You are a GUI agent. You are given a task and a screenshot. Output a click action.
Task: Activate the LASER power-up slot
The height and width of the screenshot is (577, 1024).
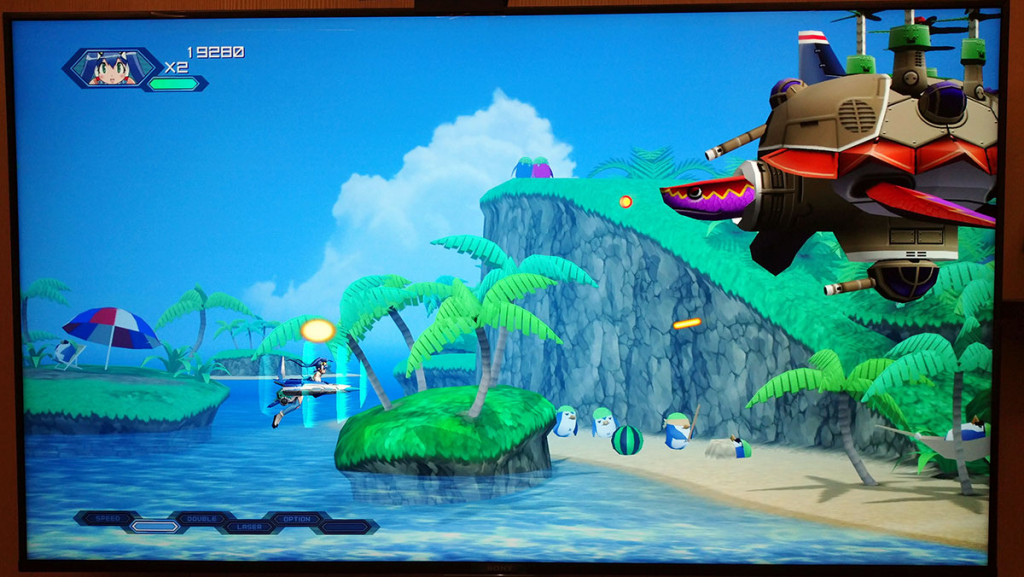[x=248, y=526]
